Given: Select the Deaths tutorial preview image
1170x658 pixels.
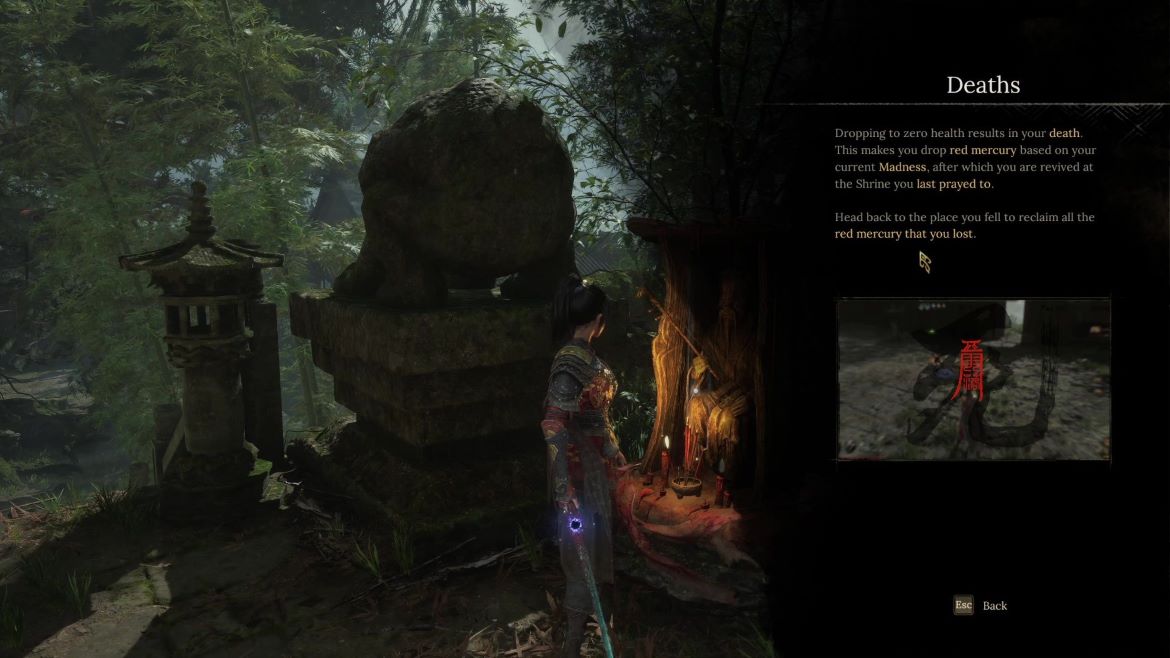Looking at the screenshot, I should click(x=973, y=379).
